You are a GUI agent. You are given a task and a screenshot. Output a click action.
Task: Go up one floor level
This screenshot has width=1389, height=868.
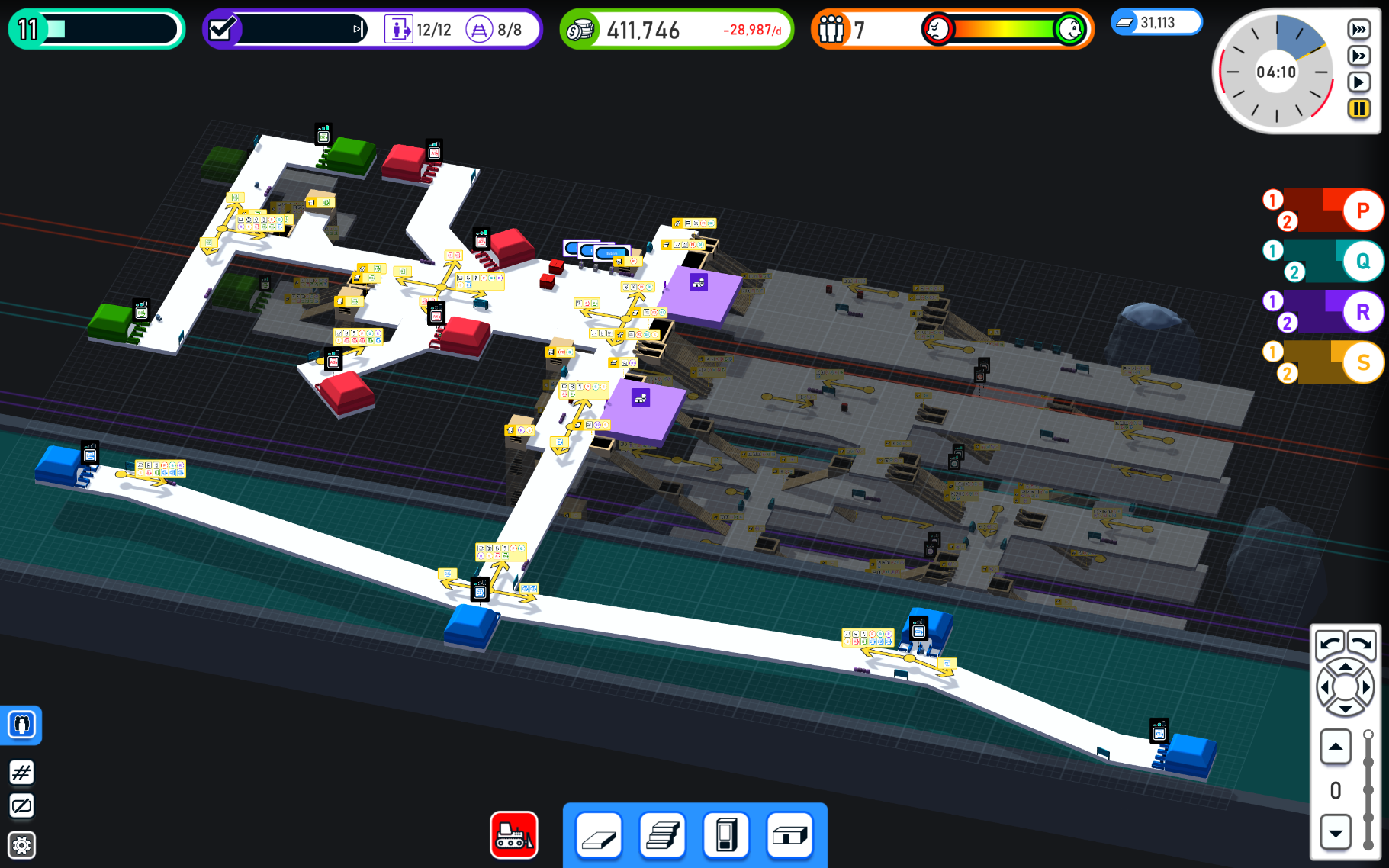coord(1336,747)
